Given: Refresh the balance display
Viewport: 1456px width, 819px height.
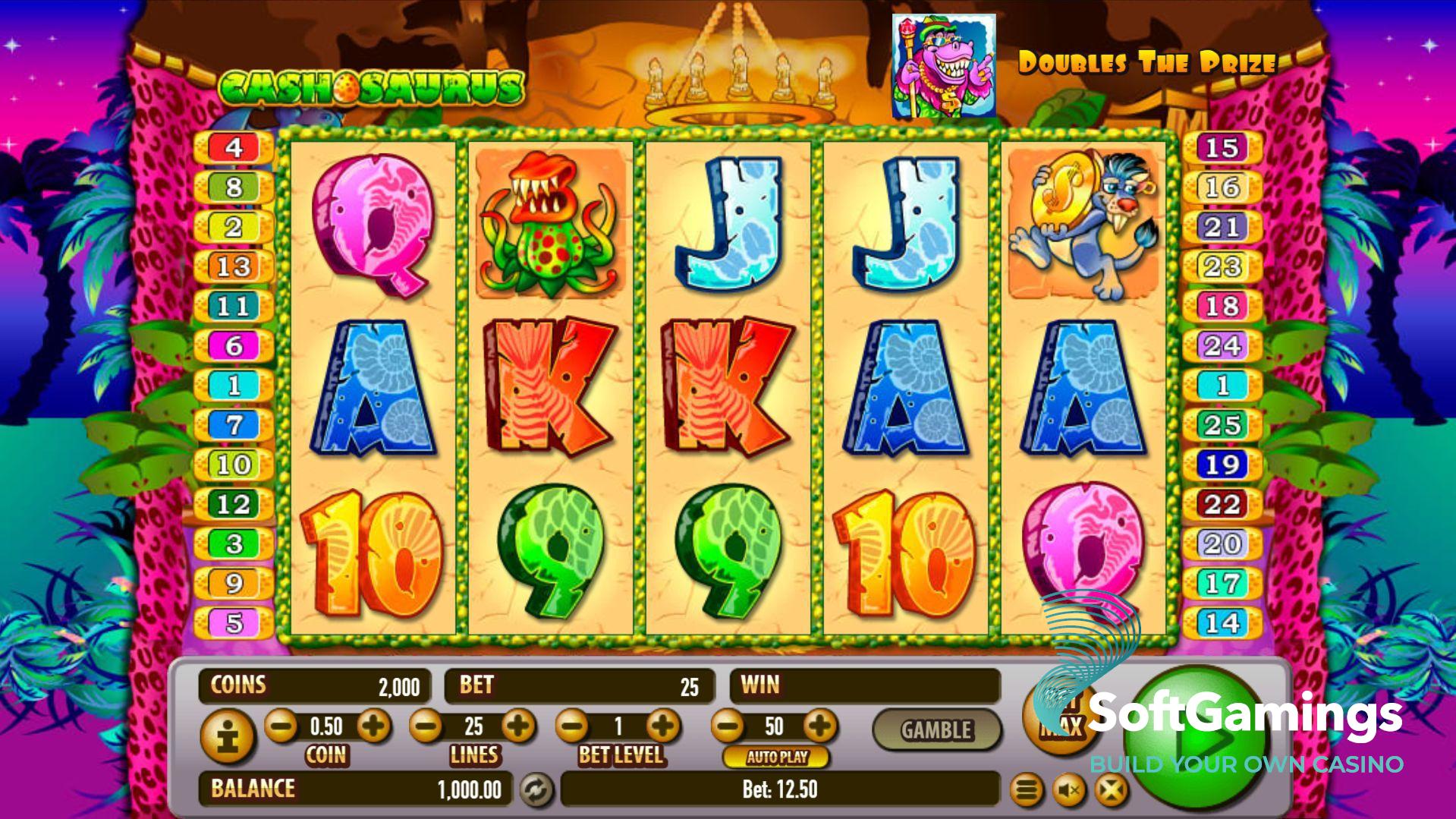Looking at the screenshot, I should click(536, 790).
